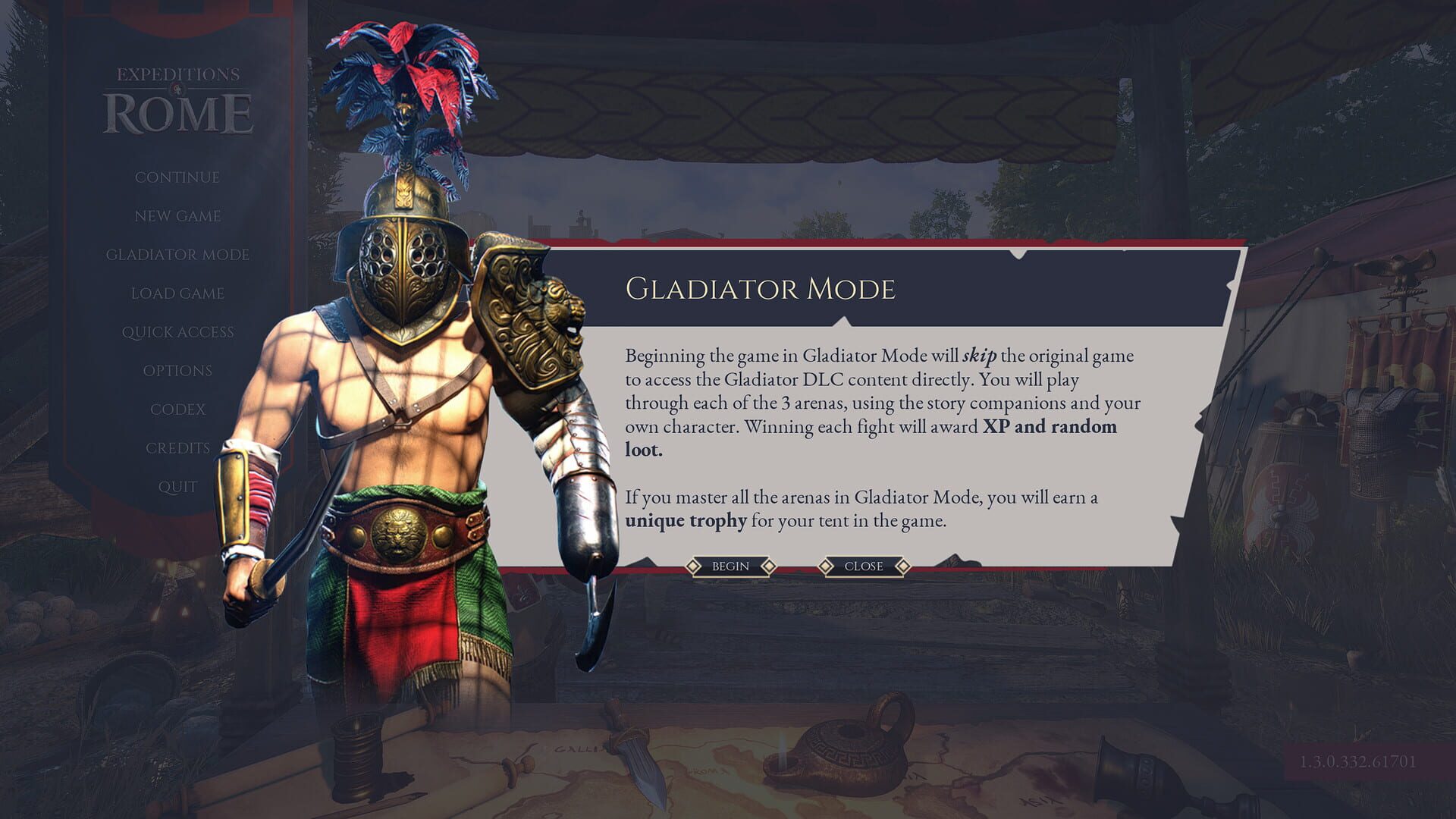Click QUIT to exit the game
The height and width of the screenshot is (819, 1456).
pos(177,486)
